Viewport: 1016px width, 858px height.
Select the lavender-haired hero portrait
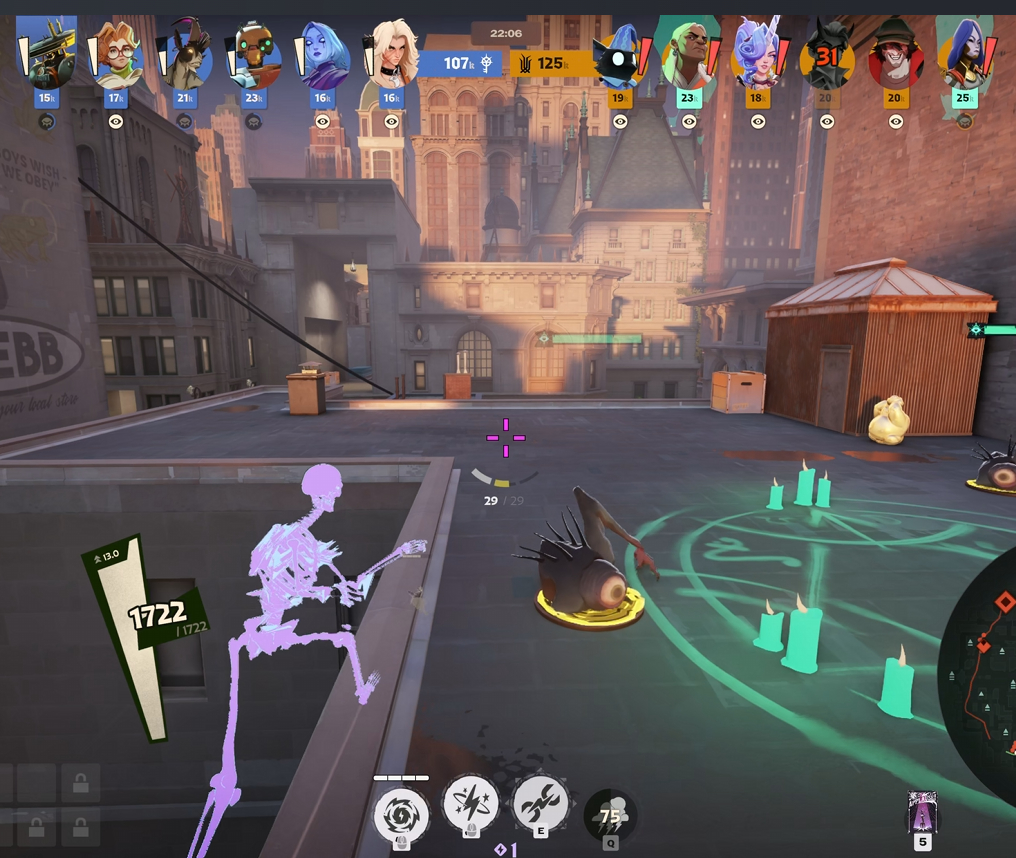coord(757,56)
